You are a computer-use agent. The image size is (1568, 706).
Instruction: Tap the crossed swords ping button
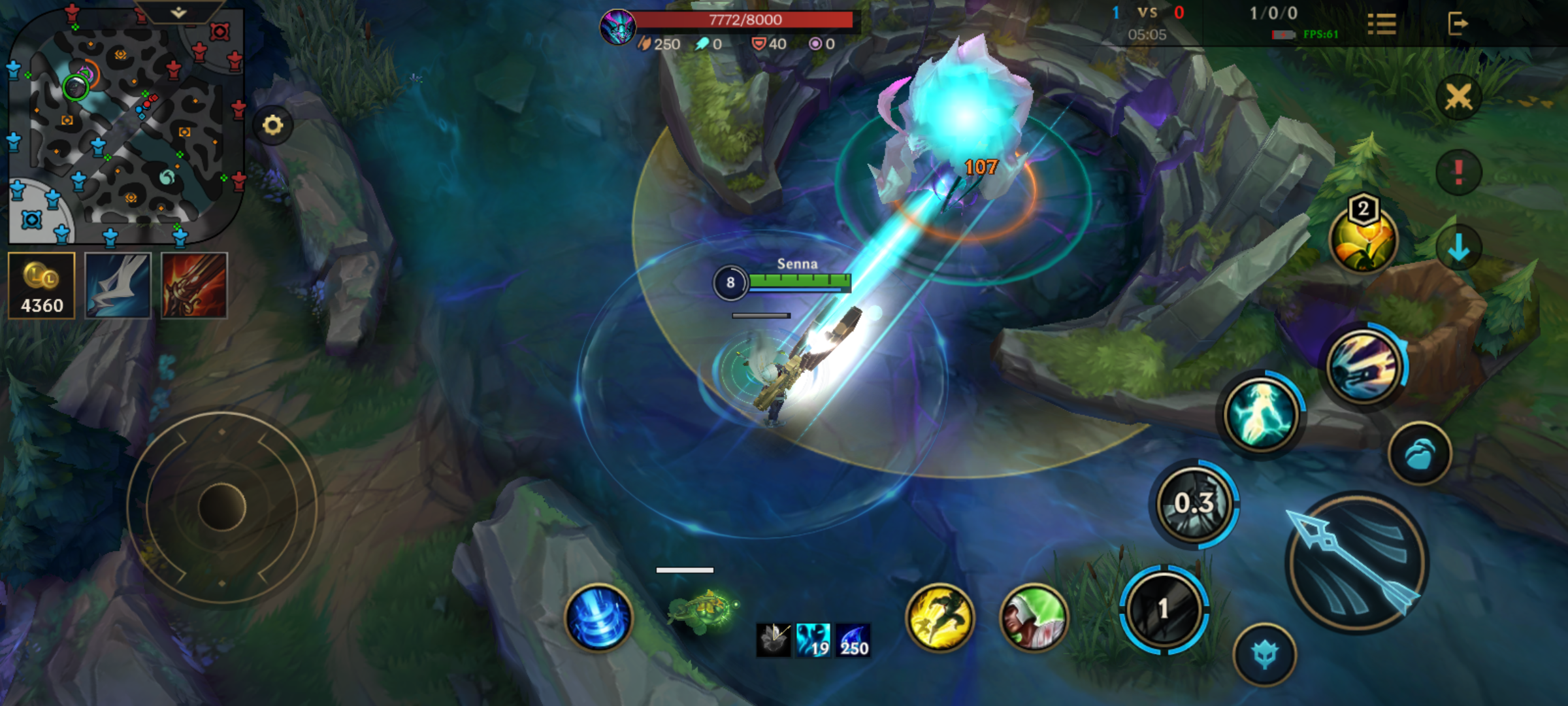click(1458, 98)
